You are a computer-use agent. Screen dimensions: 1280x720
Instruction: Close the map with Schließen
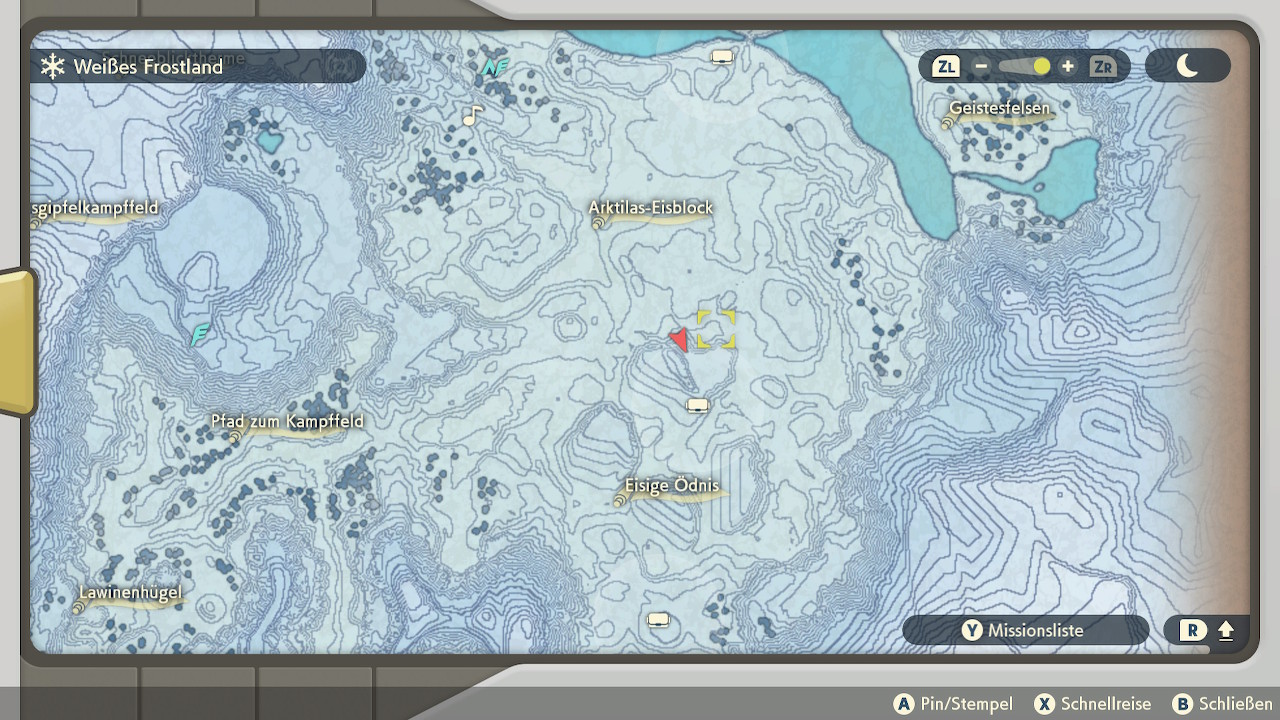(1222, 704)
